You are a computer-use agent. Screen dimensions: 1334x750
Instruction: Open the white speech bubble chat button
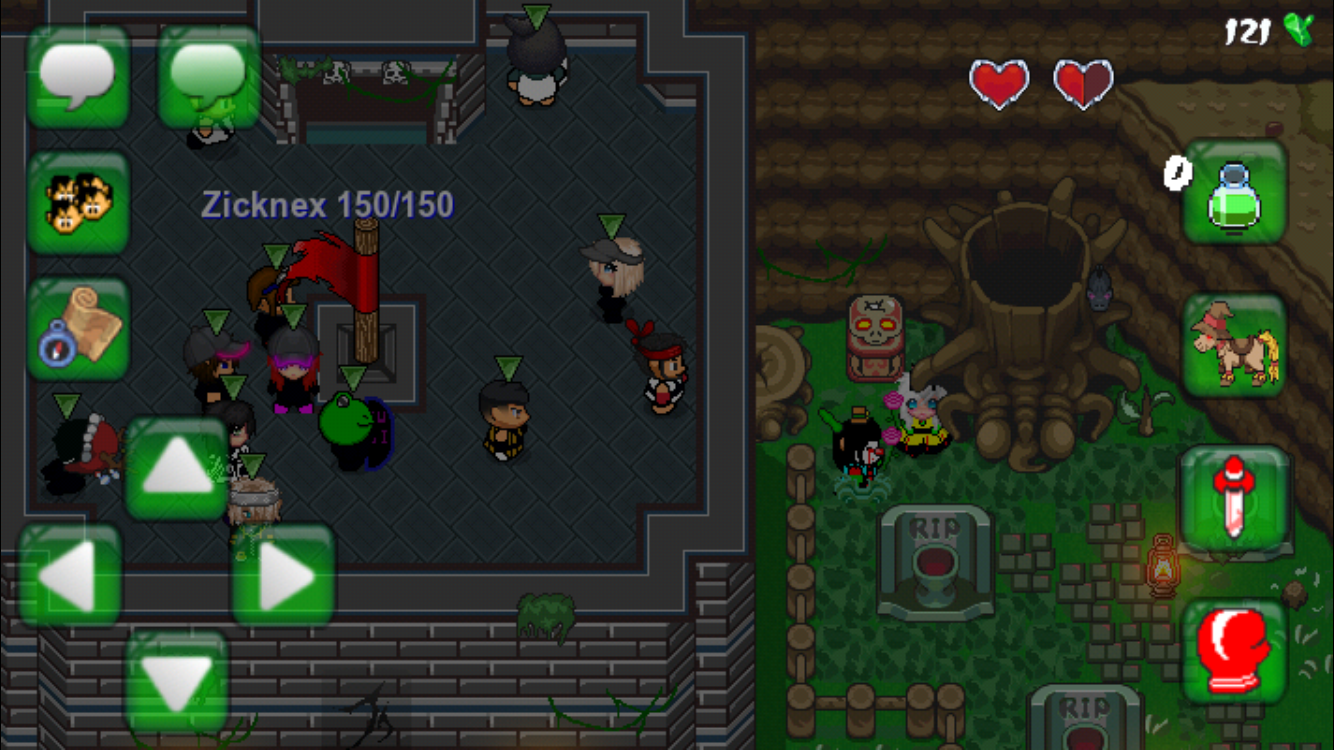click(78, 77)
